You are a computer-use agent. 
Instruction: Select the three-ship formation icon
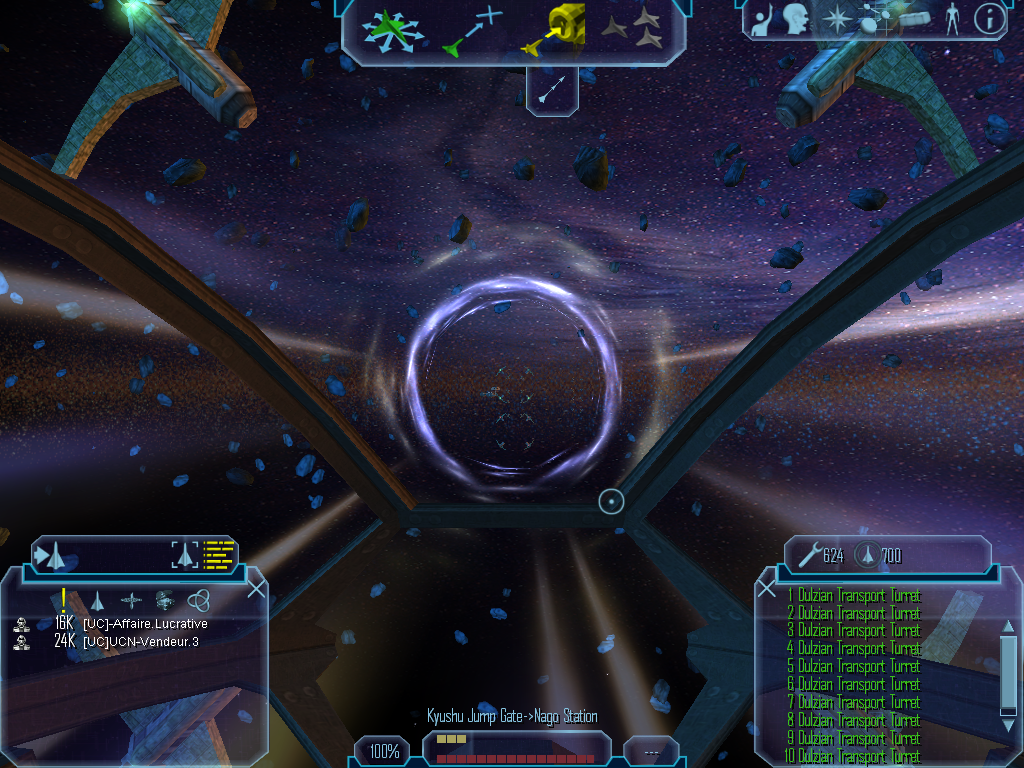632,29
